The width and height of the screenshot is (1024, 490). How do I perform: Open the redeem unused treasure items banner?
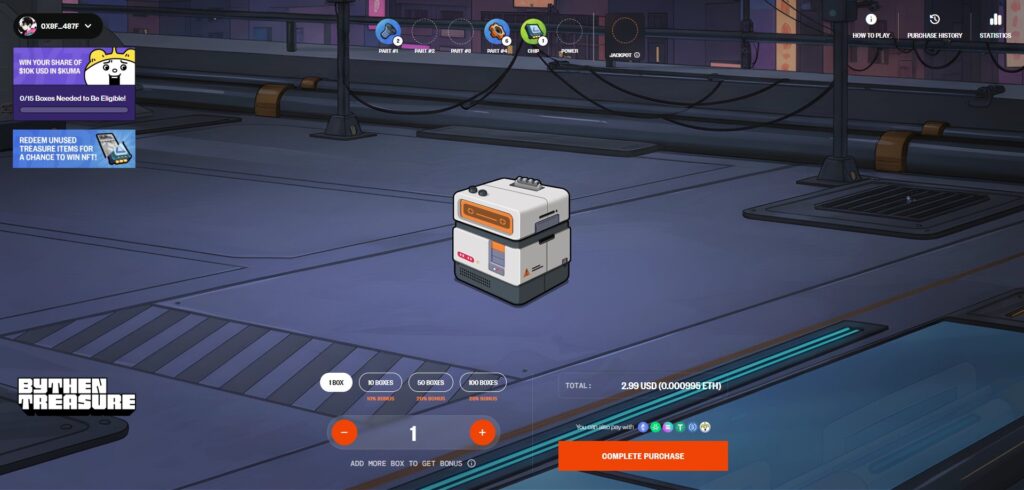tap(74, 148)
